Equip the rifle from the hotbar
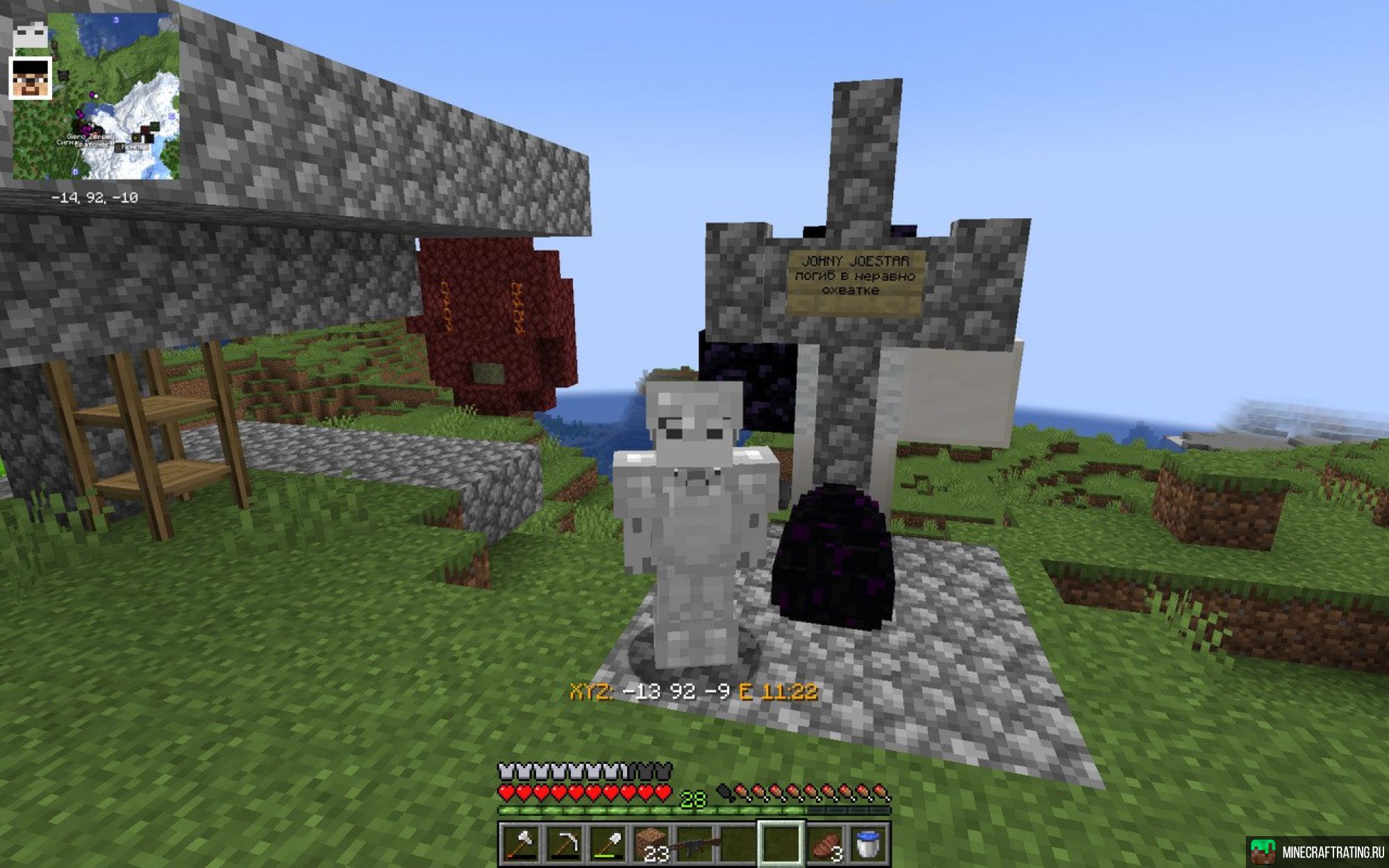The height and width of the screenshot is (868, 1389). (x=694, y=844)
